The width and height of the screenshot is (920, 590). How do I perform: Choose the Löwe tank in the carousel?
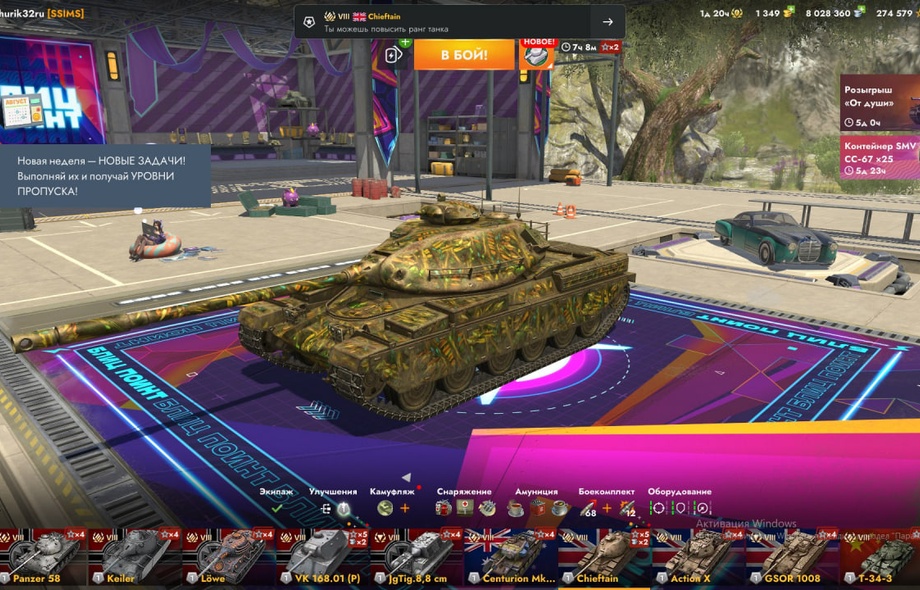pos(230,557)
